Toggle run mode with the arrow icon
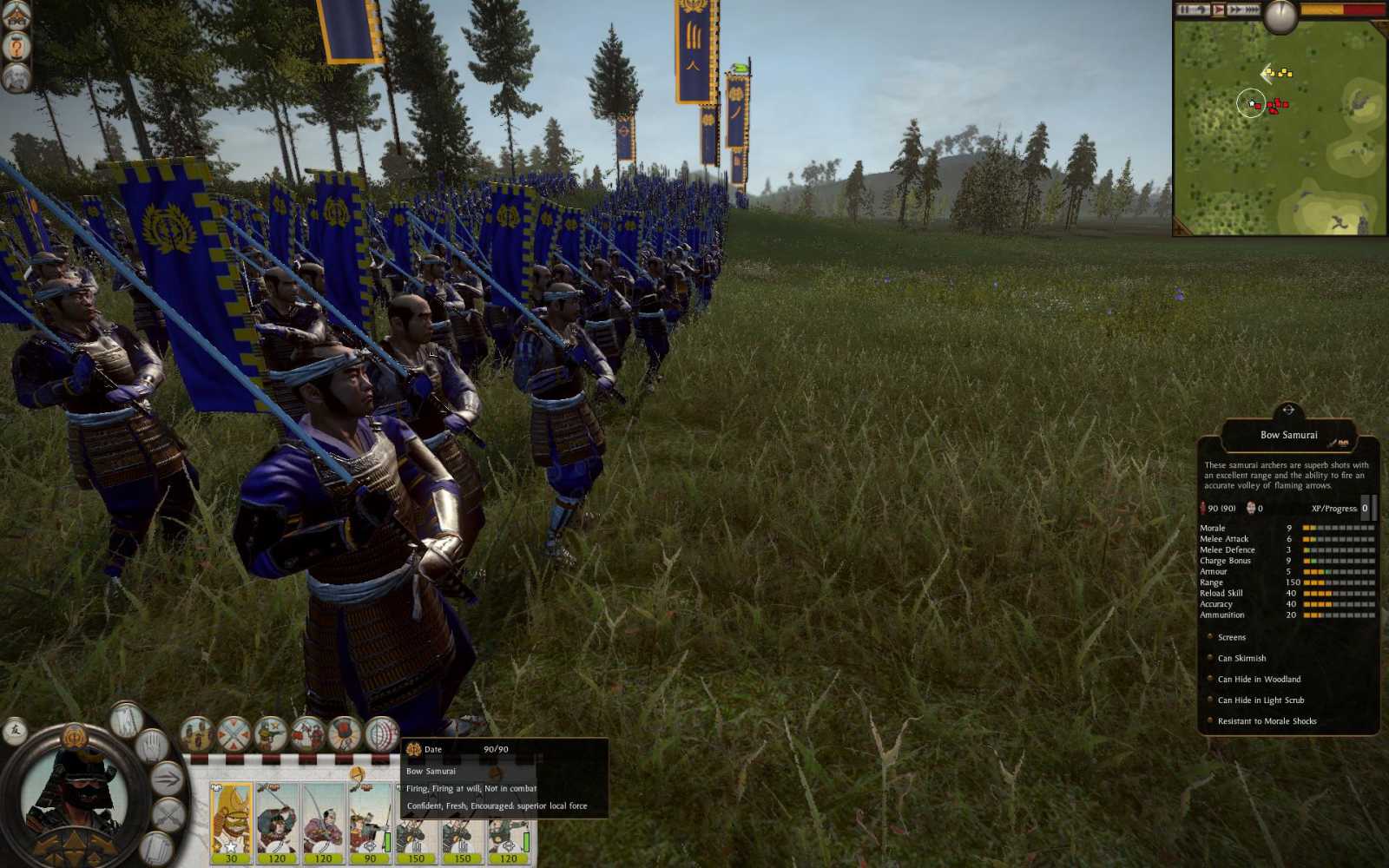The image size is (1389, 868). click(x=167, y=778)
